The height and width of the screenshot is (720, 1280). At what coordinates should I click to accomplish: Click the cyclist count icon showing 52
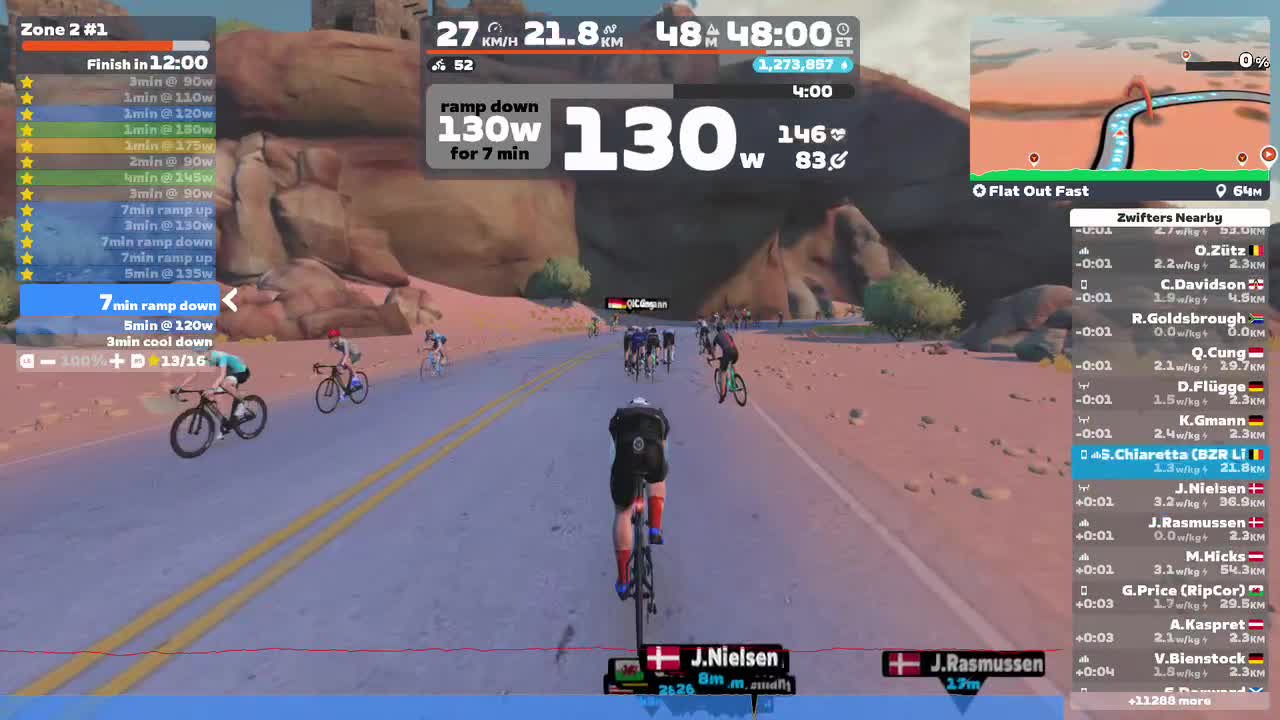[440, 65]
